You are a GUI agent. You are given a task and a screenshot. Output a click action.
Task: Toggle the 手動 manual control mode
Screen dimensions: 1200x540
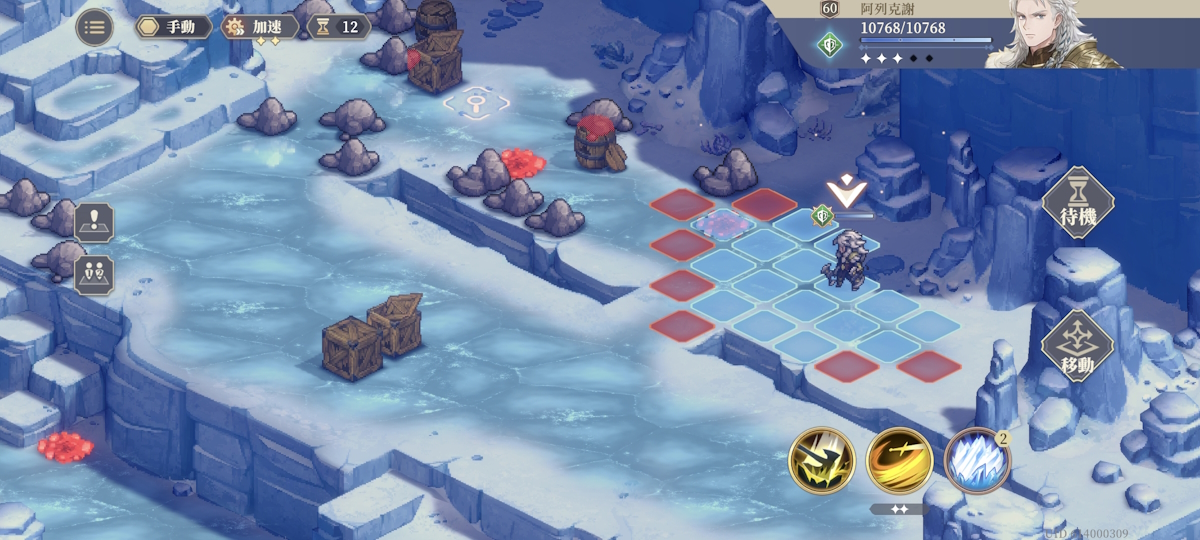click(173, 27)
